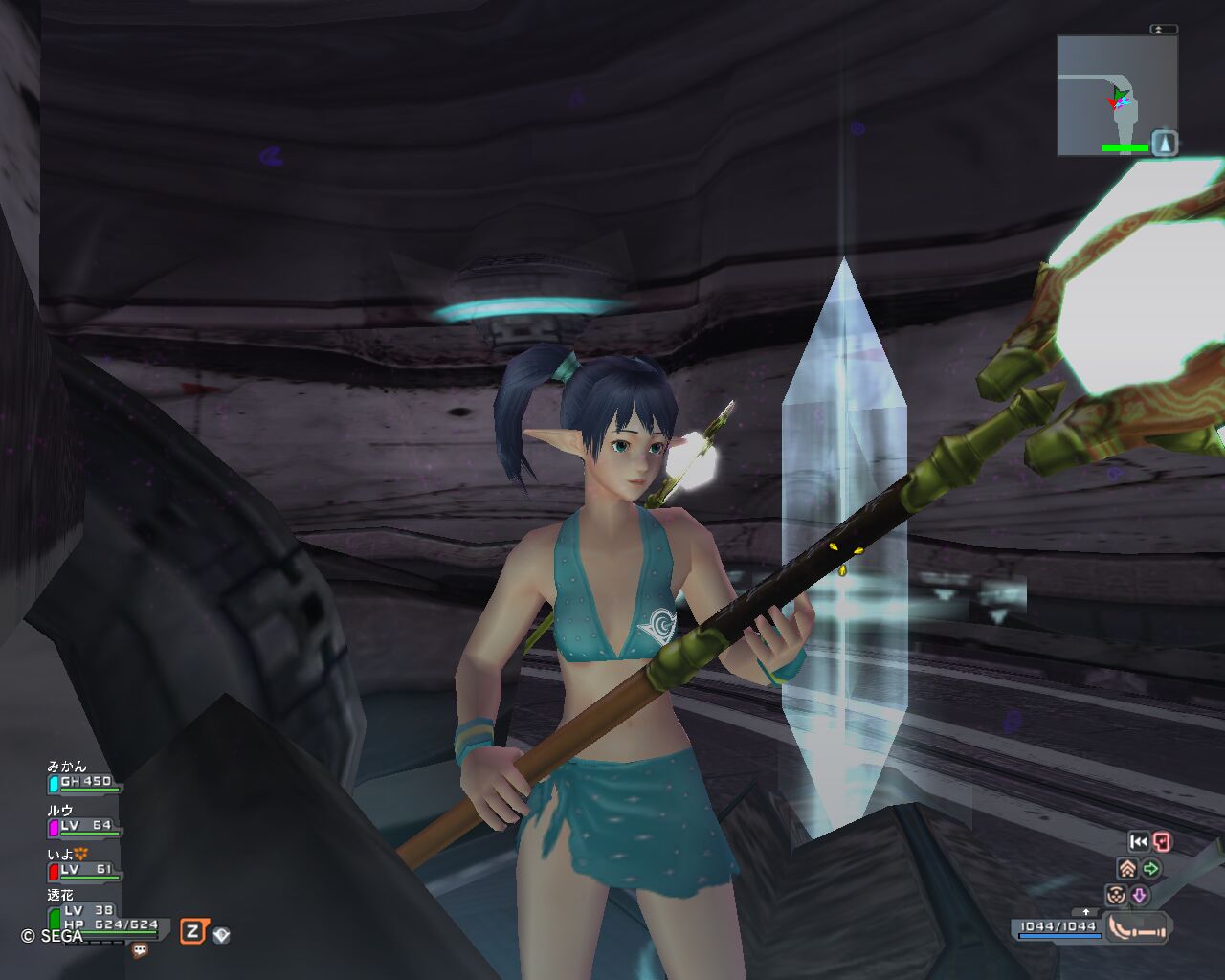Click the grey diamond emblem icon
The width and height of the screenshot is (1225, 980).
(x=221, y=934)
